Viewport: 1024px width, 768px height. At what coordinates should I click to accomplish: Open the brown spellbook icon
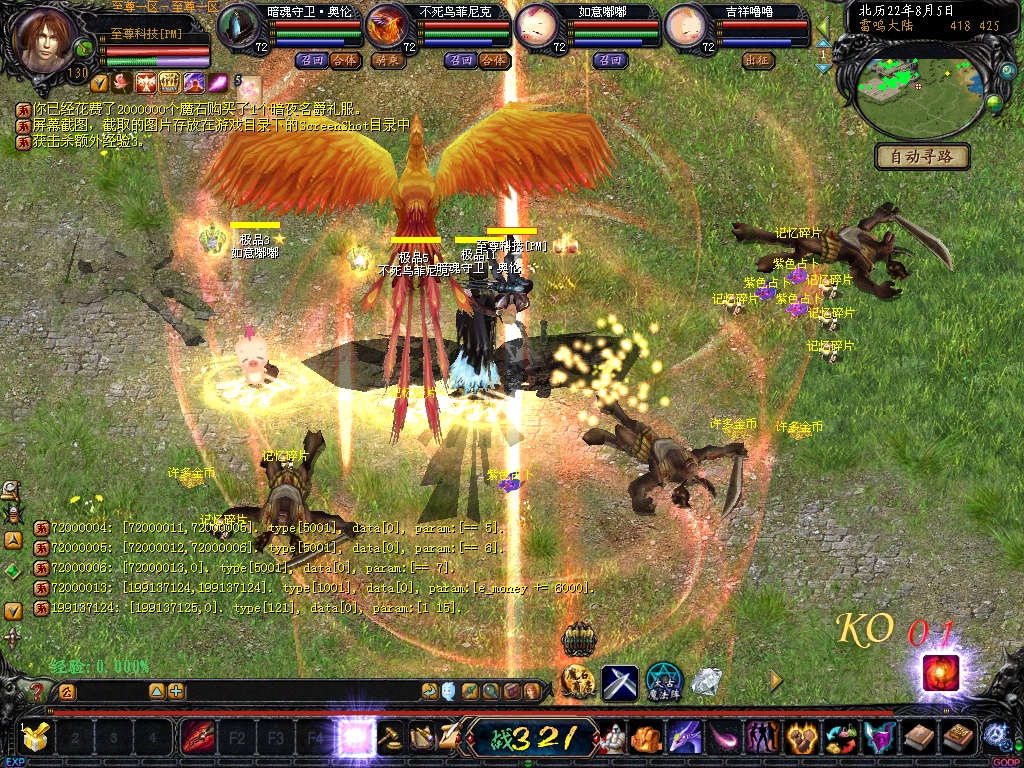click(918, 739)
